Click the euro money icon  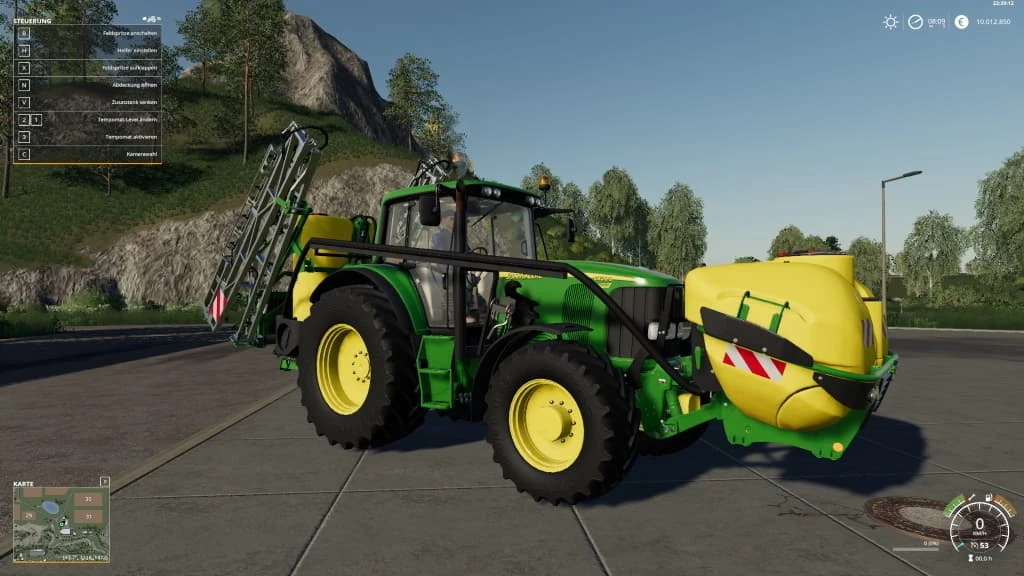[x=961, y=22]
